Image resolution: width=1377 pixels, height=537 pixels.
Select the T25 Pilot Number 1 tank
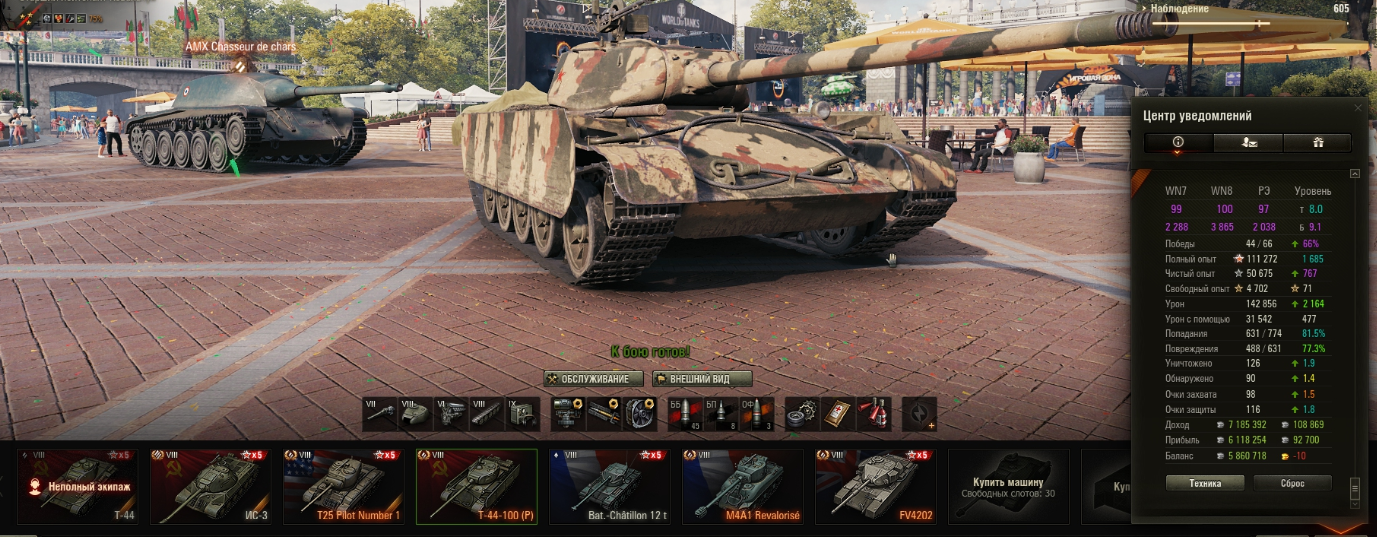(343, 487)
